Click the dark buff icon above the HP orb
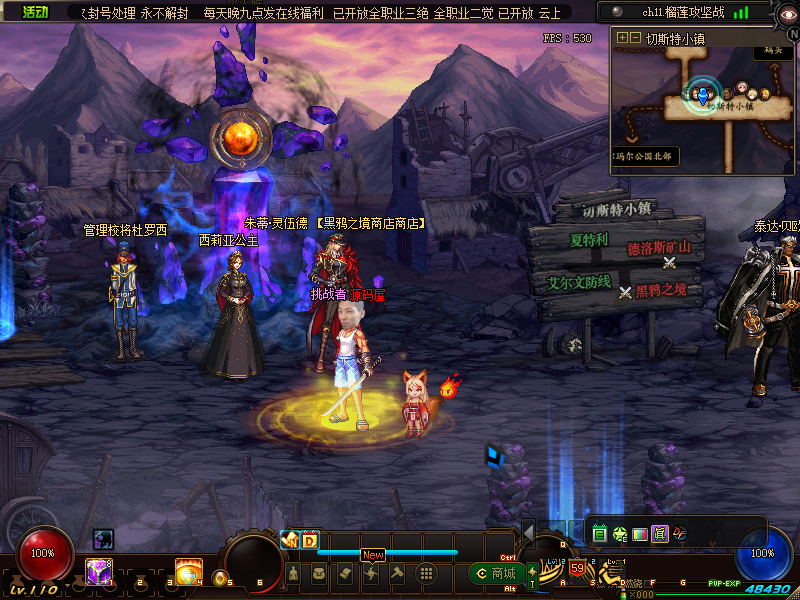800x600 pixels. pyautogui.click(x=103, y=539)
